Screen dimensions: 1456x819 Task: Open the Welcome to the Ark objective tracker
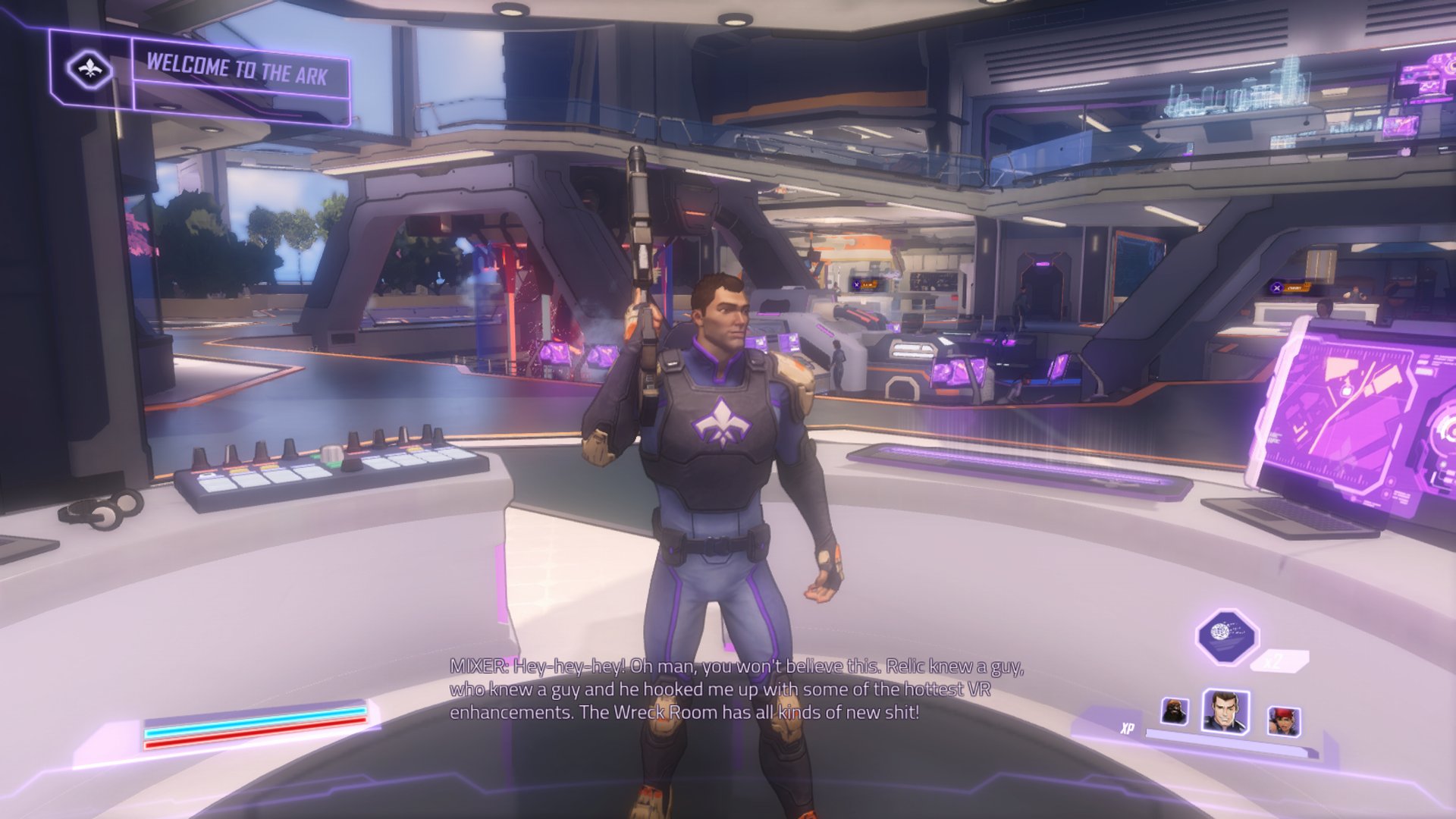[x=237, y=71]
